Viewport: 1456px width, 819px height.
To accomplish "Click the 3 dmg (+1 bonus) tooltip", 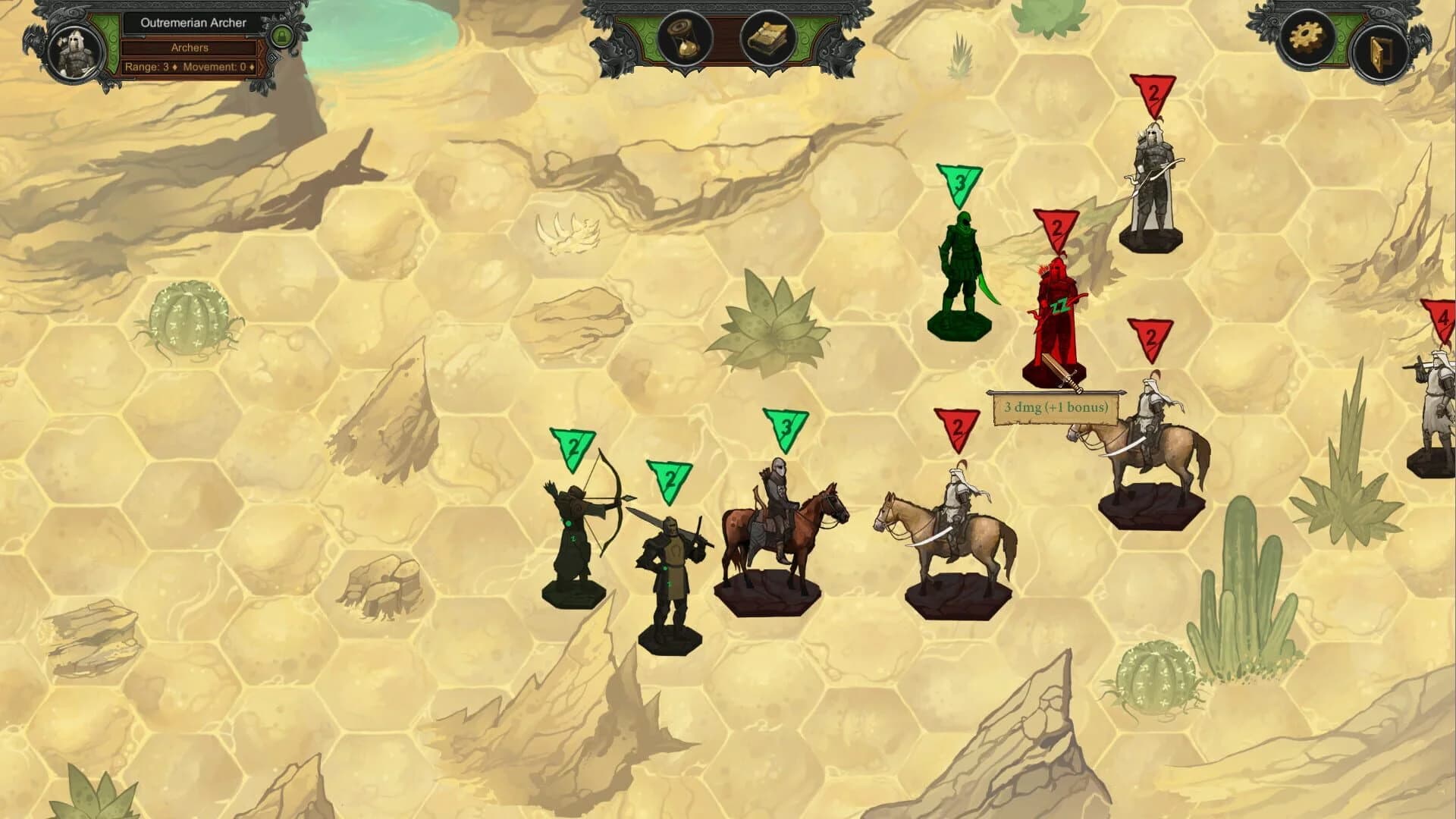I will (1056, 407).
